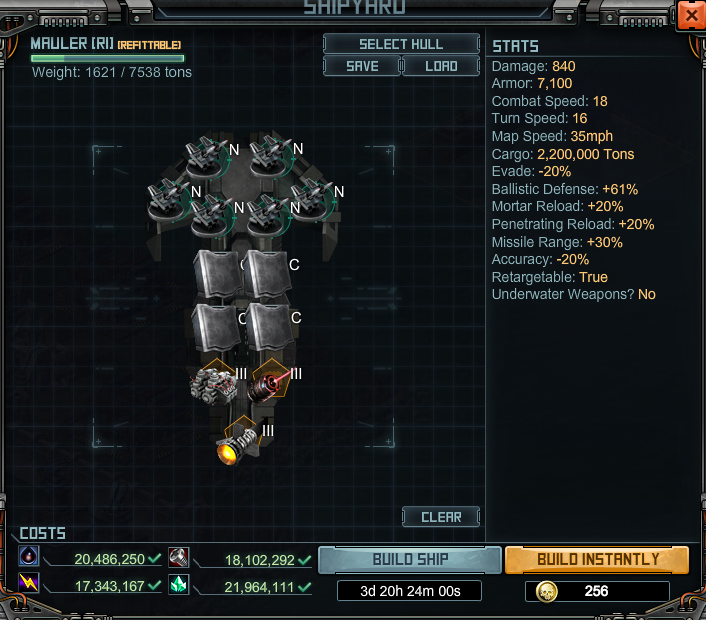Save the current ship design
This screenshot has width=706, height=620.
coord(361,66)
